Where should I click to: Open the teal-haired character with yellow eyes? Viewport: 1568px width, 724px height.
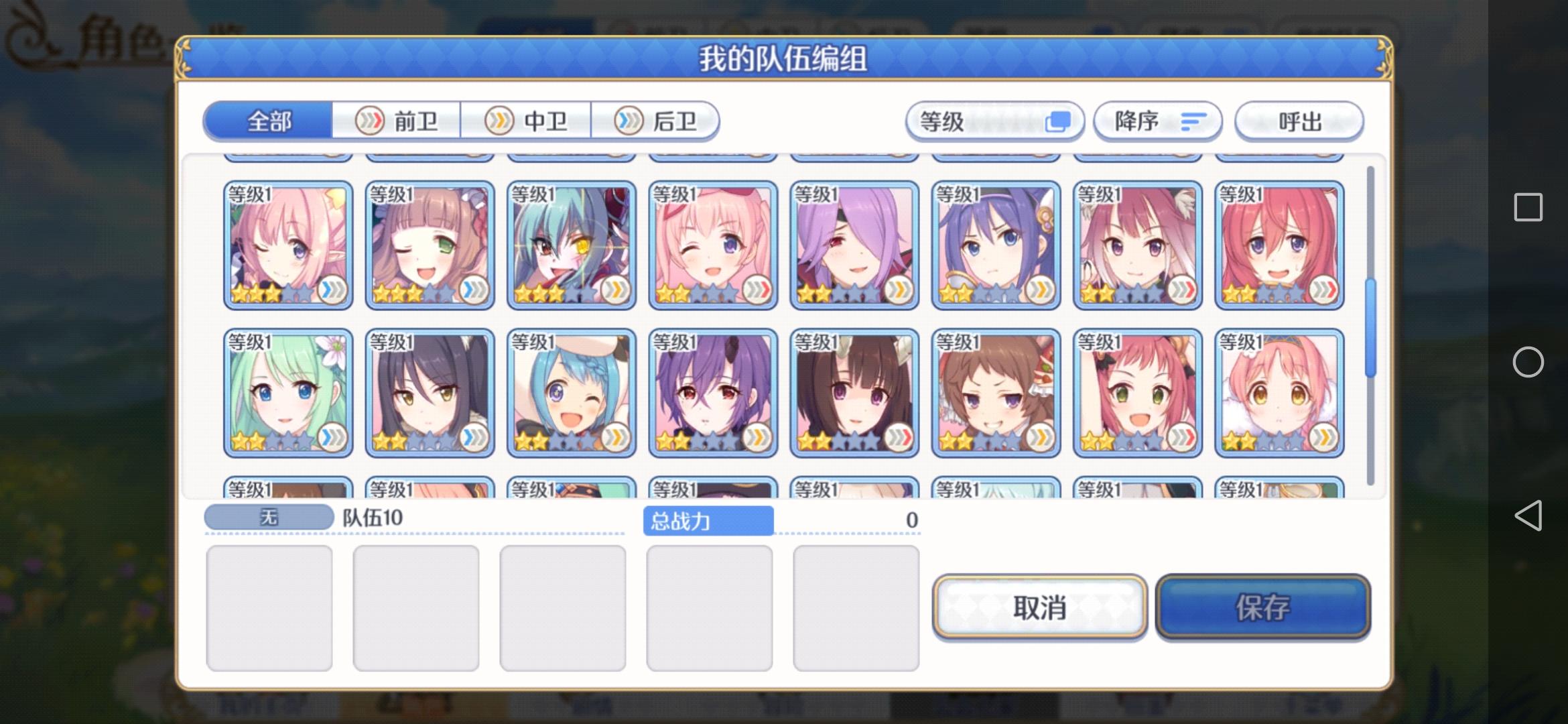pos(571,245)
